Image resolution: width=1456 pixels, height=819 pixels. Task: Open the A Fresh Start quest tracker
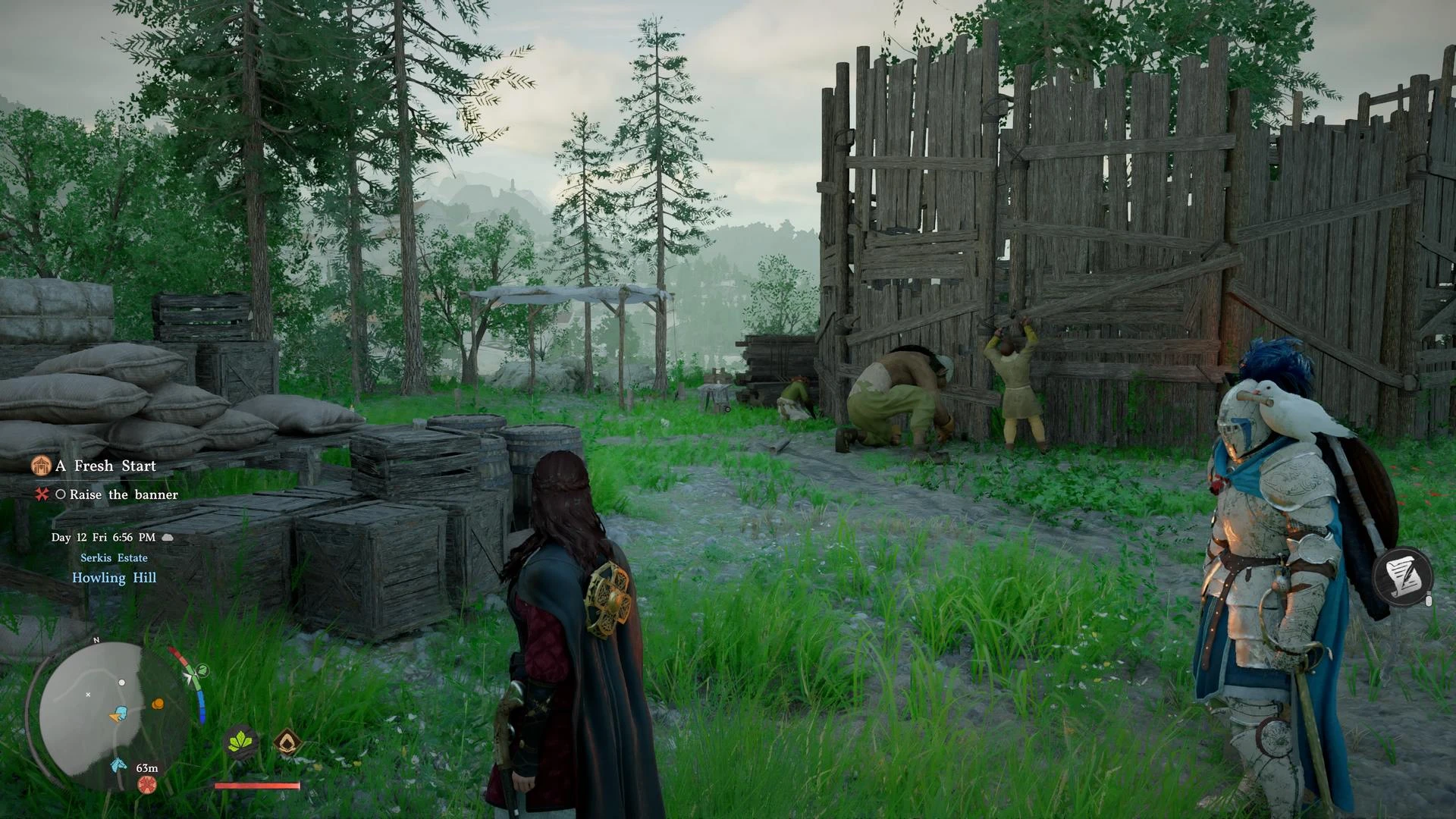click(105, 466)
